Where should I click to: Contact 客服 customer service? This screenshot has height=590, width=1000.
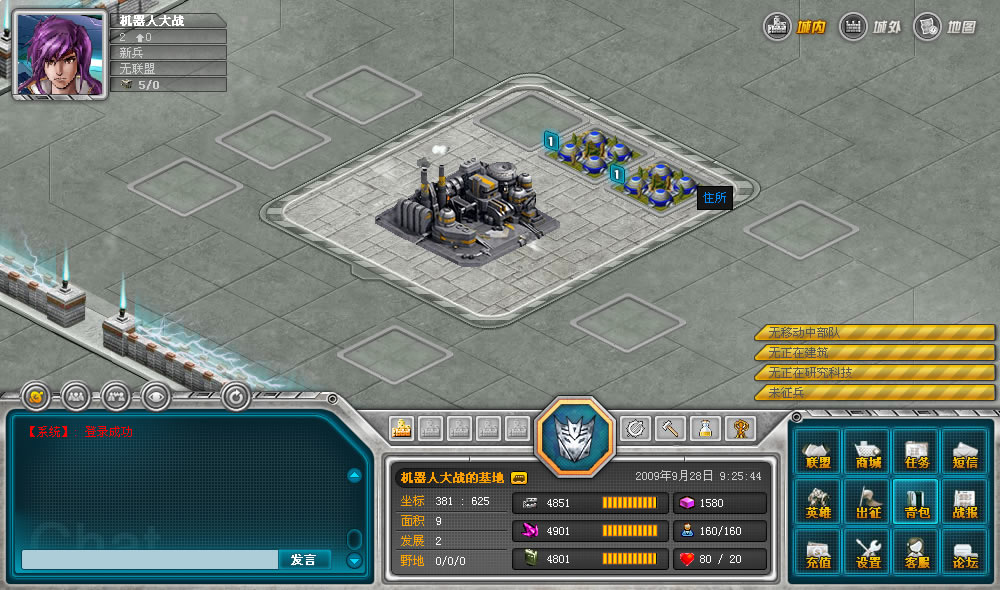coord(916,552)
